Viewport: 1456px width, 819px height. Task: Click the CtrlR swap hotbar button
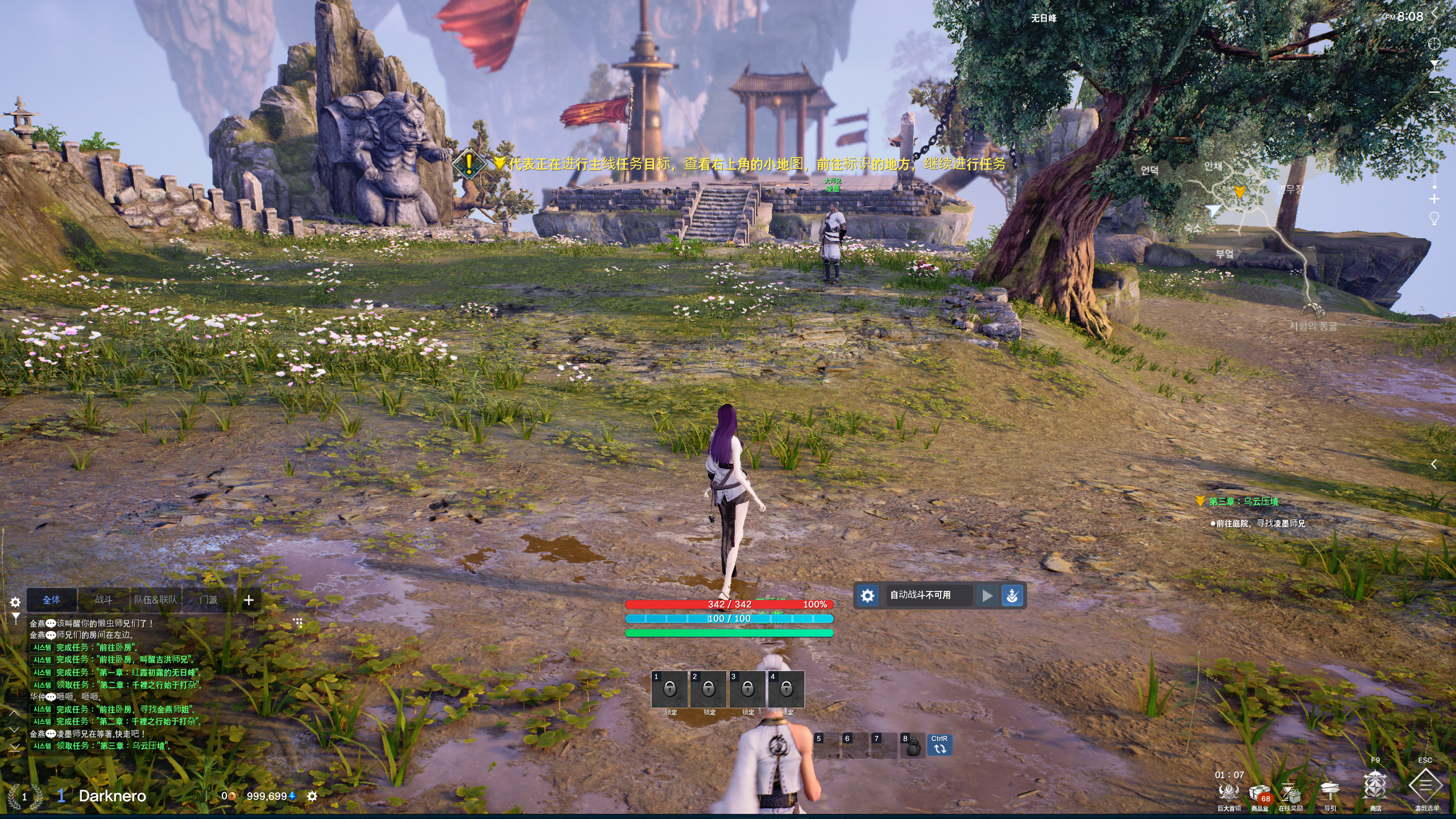940,745
